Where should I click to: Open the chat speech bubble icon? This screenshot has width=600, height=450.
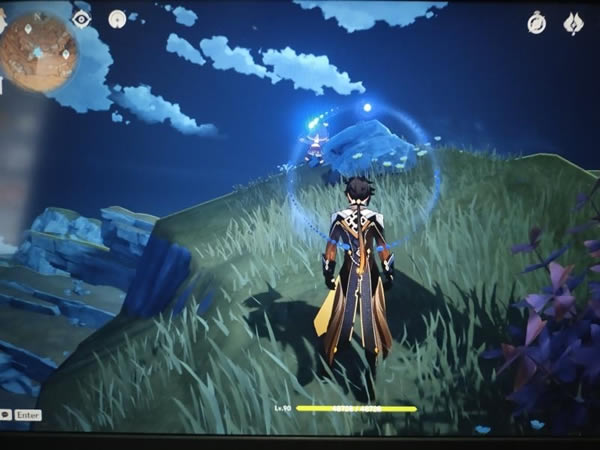point(5,414)
